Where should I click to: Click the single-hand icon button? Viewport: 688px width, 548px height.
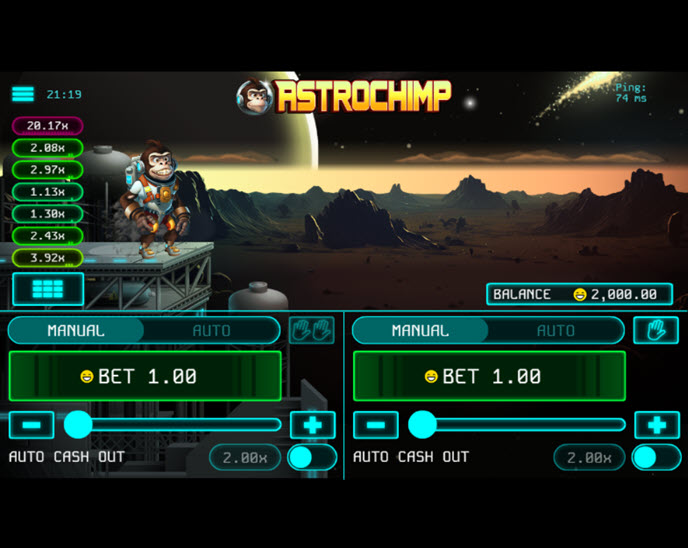(x=656, y=330)
